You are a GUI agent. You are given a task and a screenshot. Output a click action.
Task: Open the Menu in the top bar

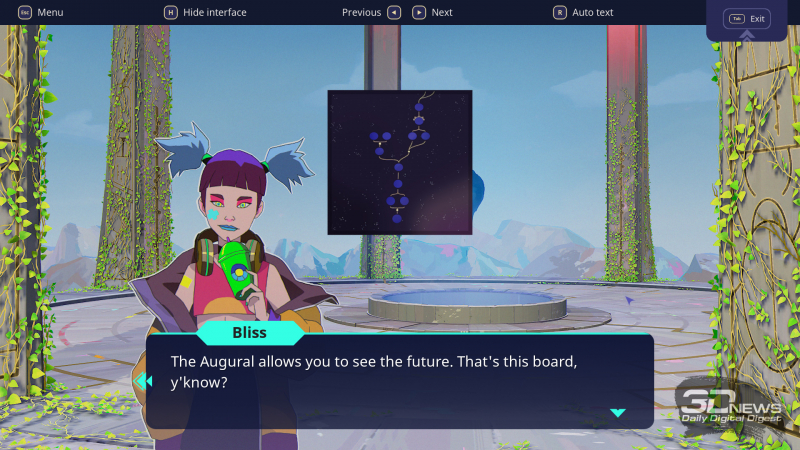coord(40,12)
